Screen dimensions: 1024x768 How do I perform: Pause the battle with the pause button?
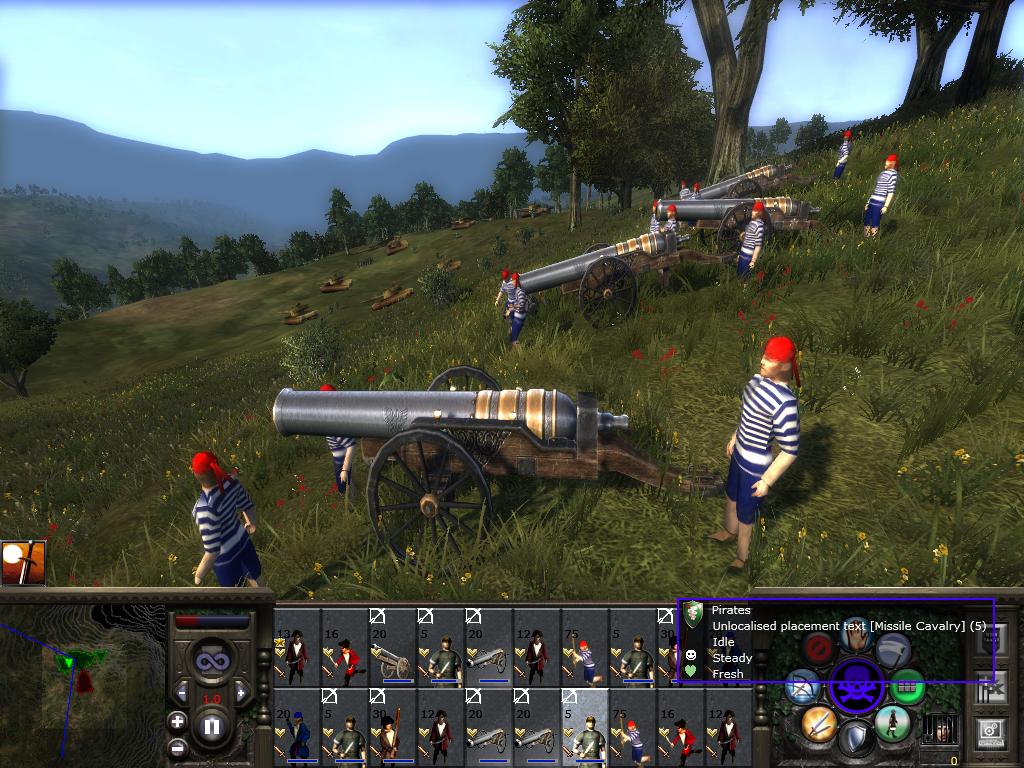212,727
